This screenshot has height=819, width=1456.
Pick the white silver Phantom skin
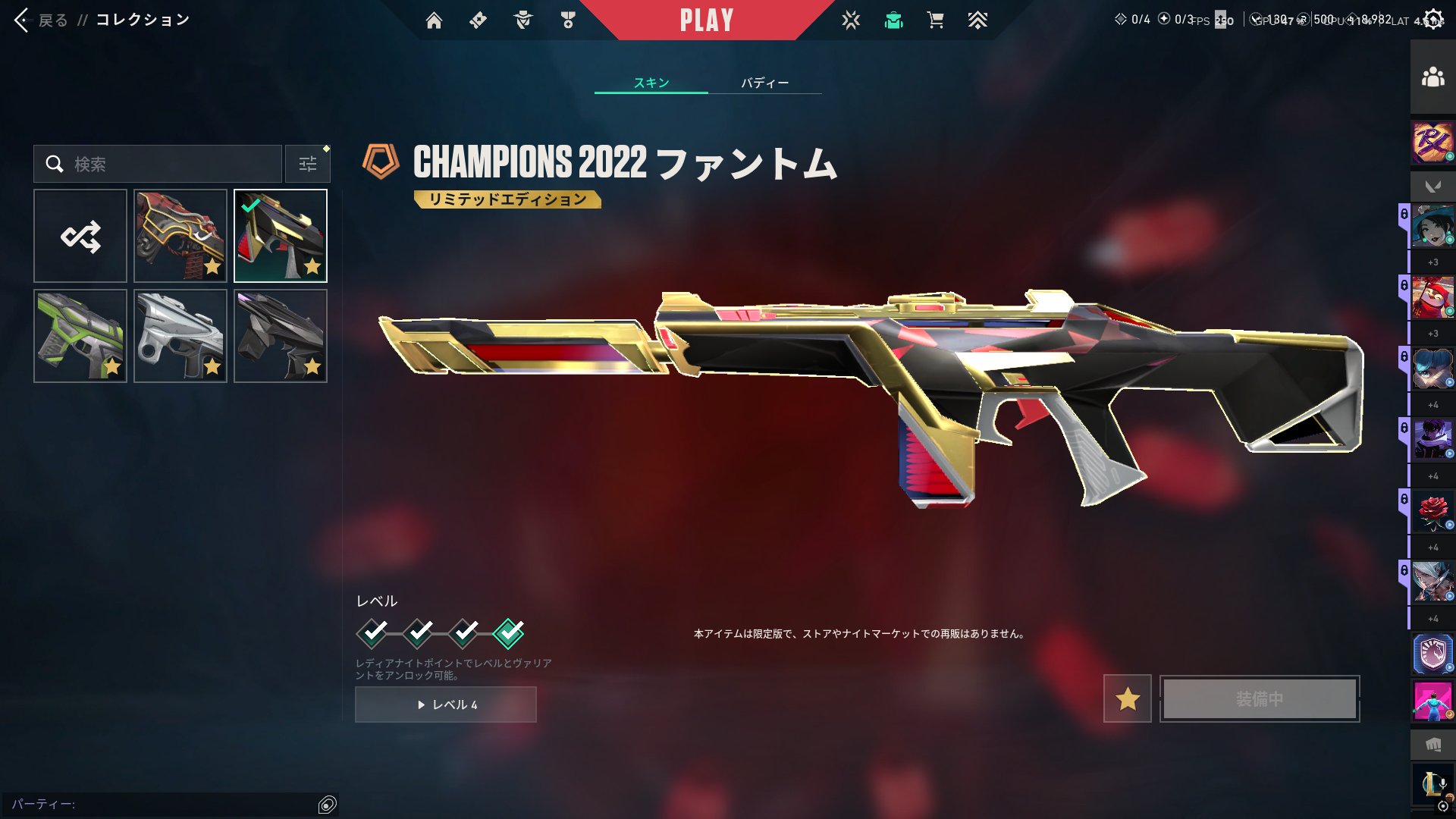click(180, 336)
